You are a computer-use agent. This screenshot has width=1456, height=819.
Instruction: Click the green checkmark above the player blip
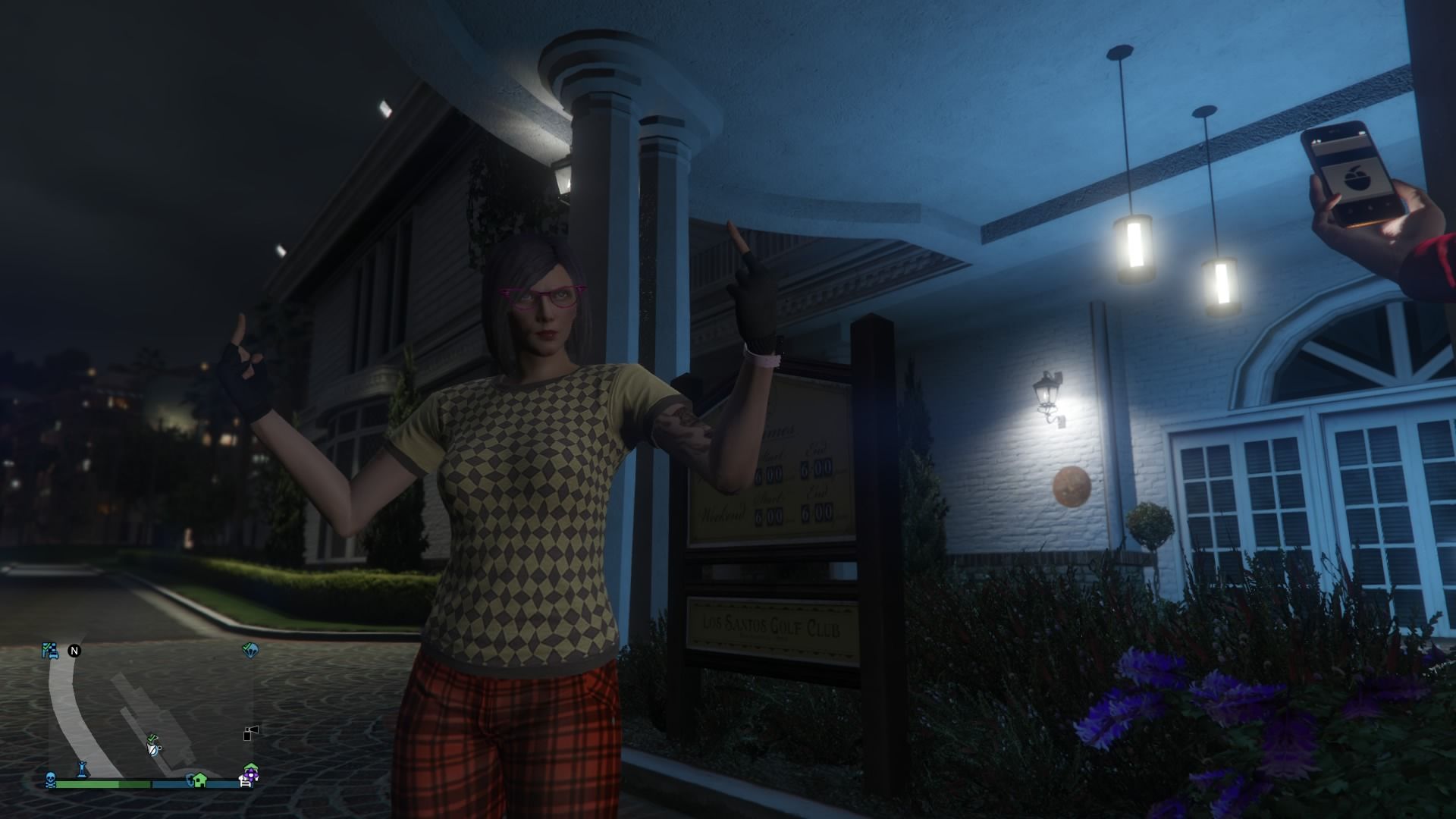[152, 738]
